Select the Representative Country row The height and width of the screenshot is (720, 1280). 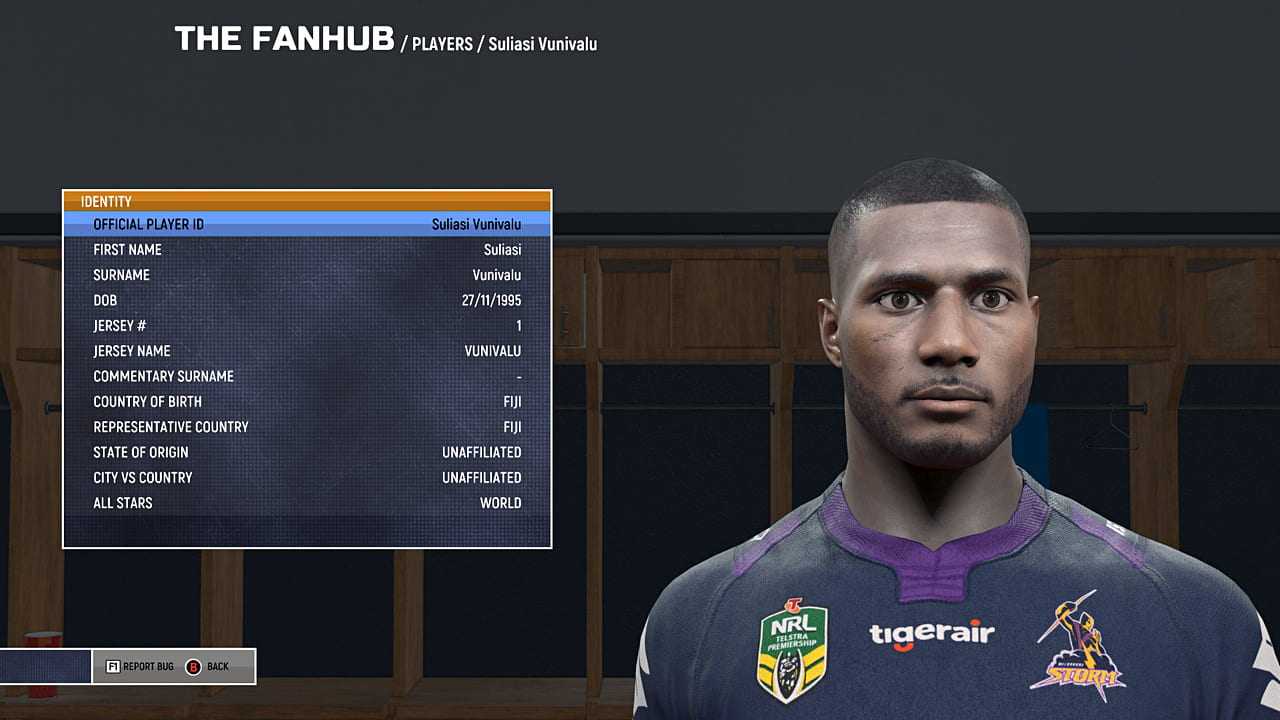tap(307, 427)
